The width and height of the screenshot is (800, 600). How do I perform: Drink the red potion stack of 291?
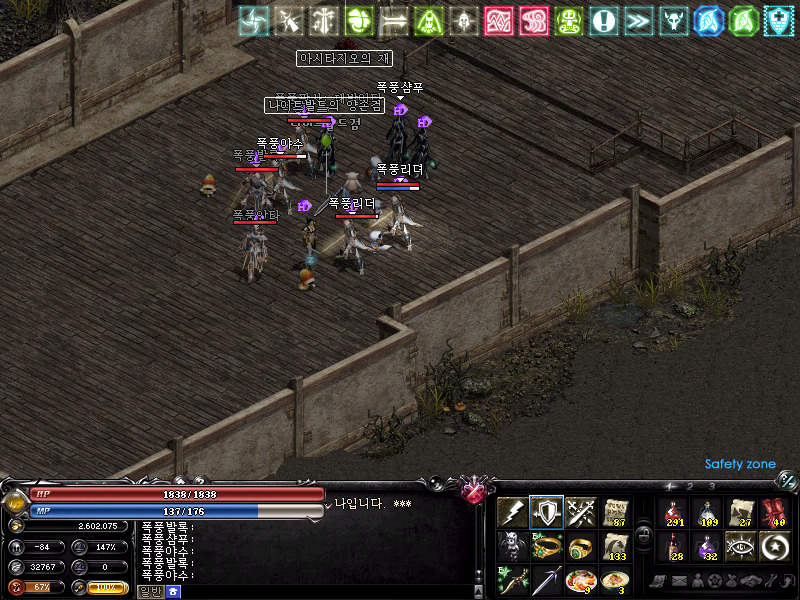672,512
